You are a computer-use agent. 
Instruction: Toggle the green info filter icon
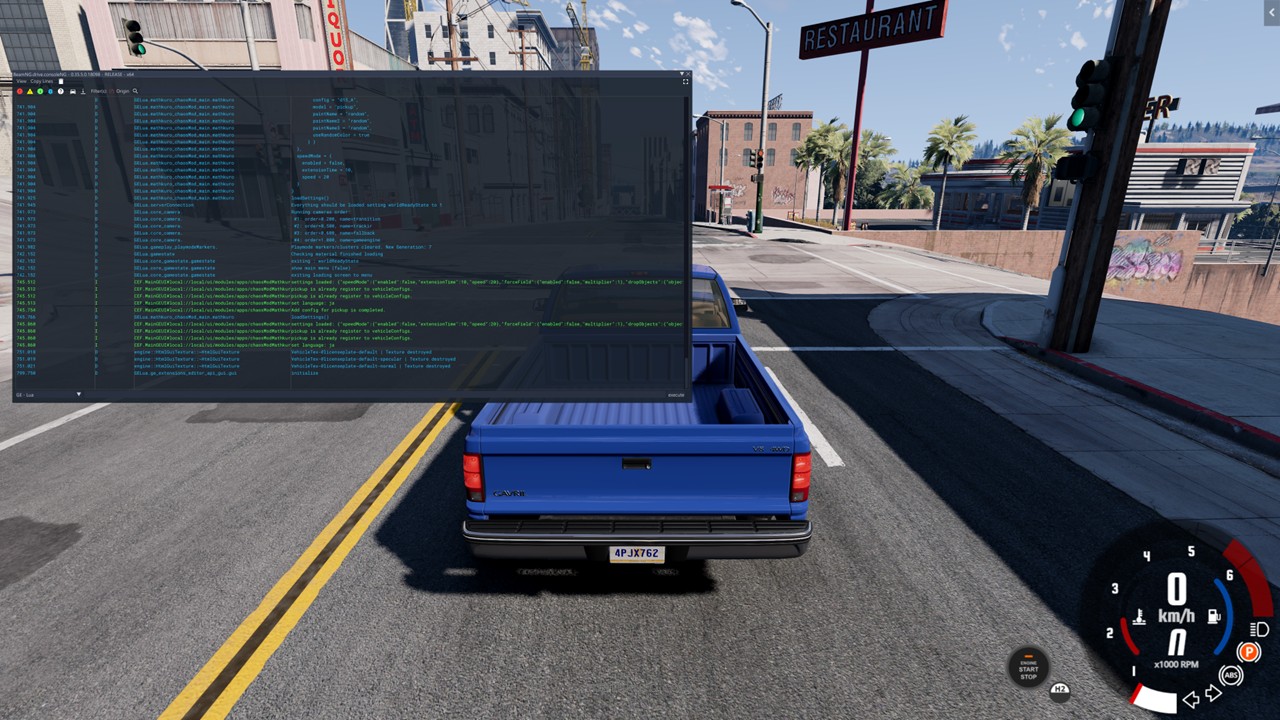[x=40, y=91]
